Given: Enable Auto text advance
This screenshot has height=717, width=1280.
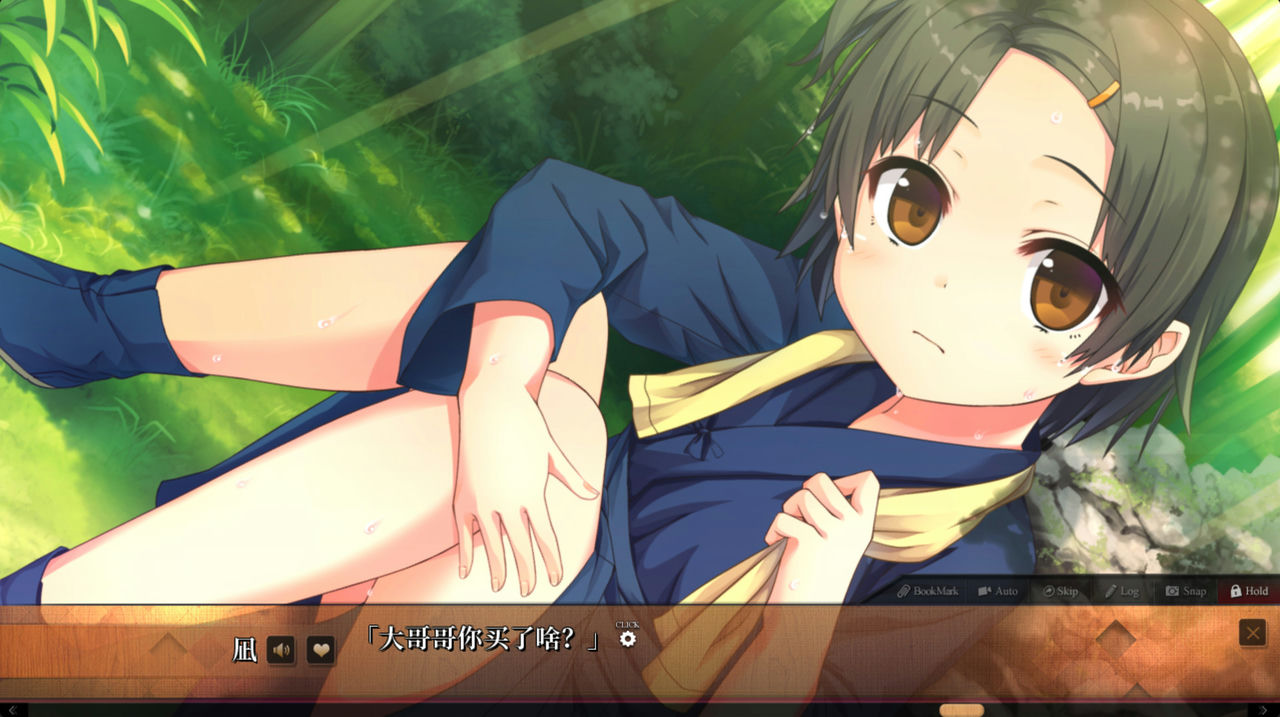Looking at the screenshot, I should (997, 591).
